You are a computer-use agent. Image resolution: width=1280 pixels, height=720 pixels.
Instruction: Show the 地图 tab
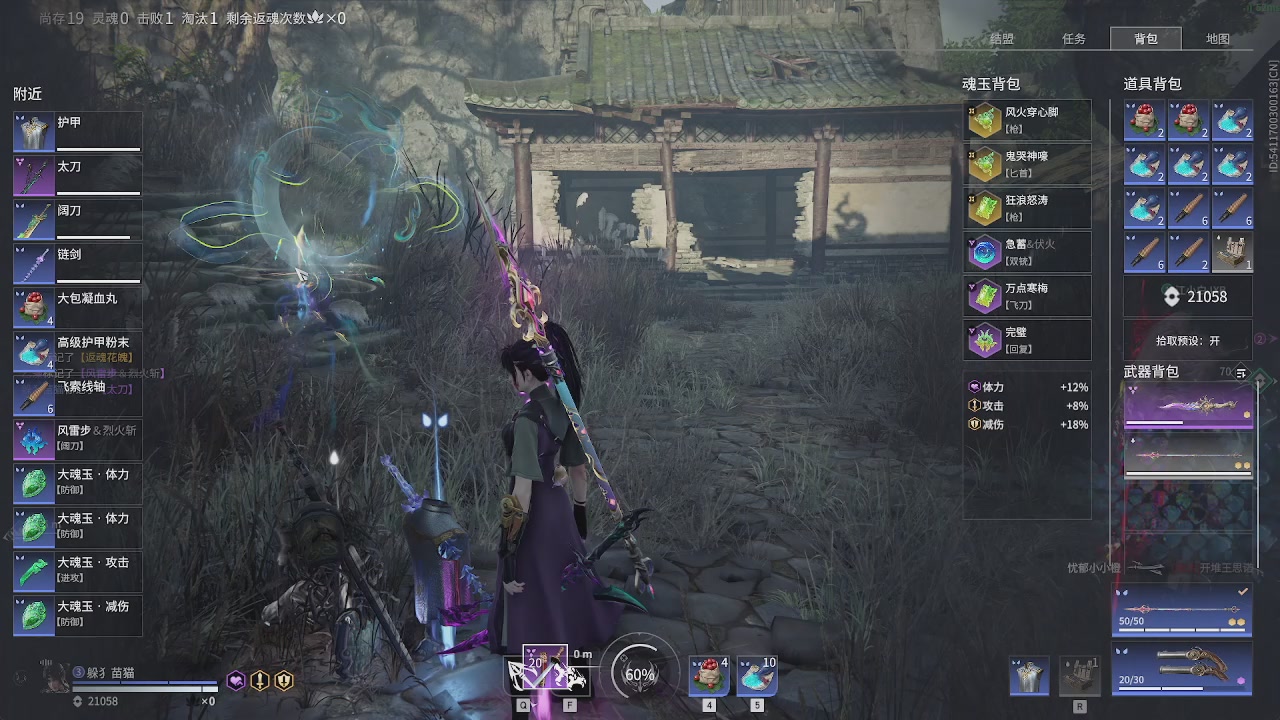1218,39
